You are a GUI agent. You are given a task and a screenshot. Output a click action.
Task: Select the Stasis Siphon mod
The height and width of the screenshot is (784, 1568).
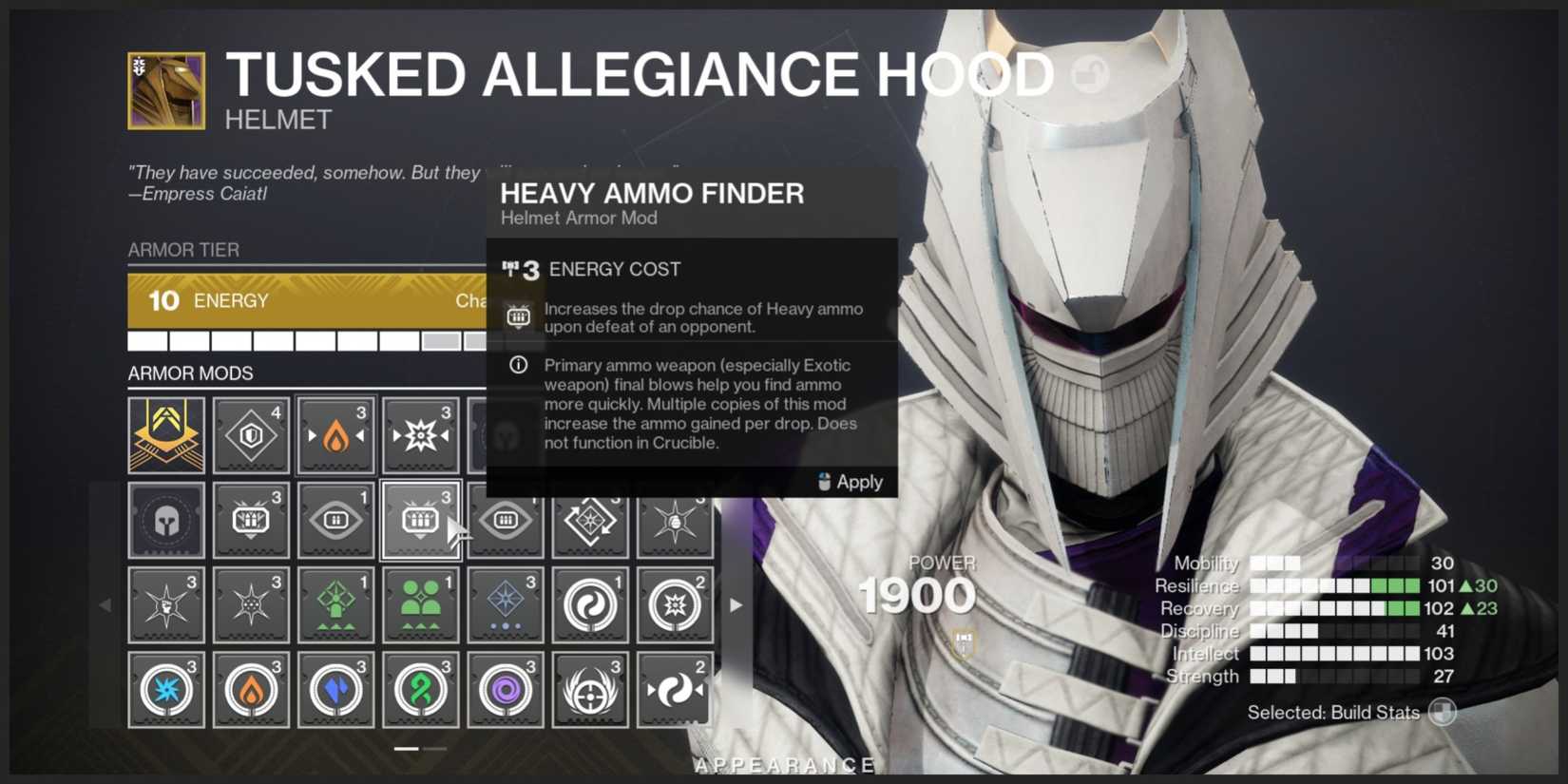pos(335,690)
